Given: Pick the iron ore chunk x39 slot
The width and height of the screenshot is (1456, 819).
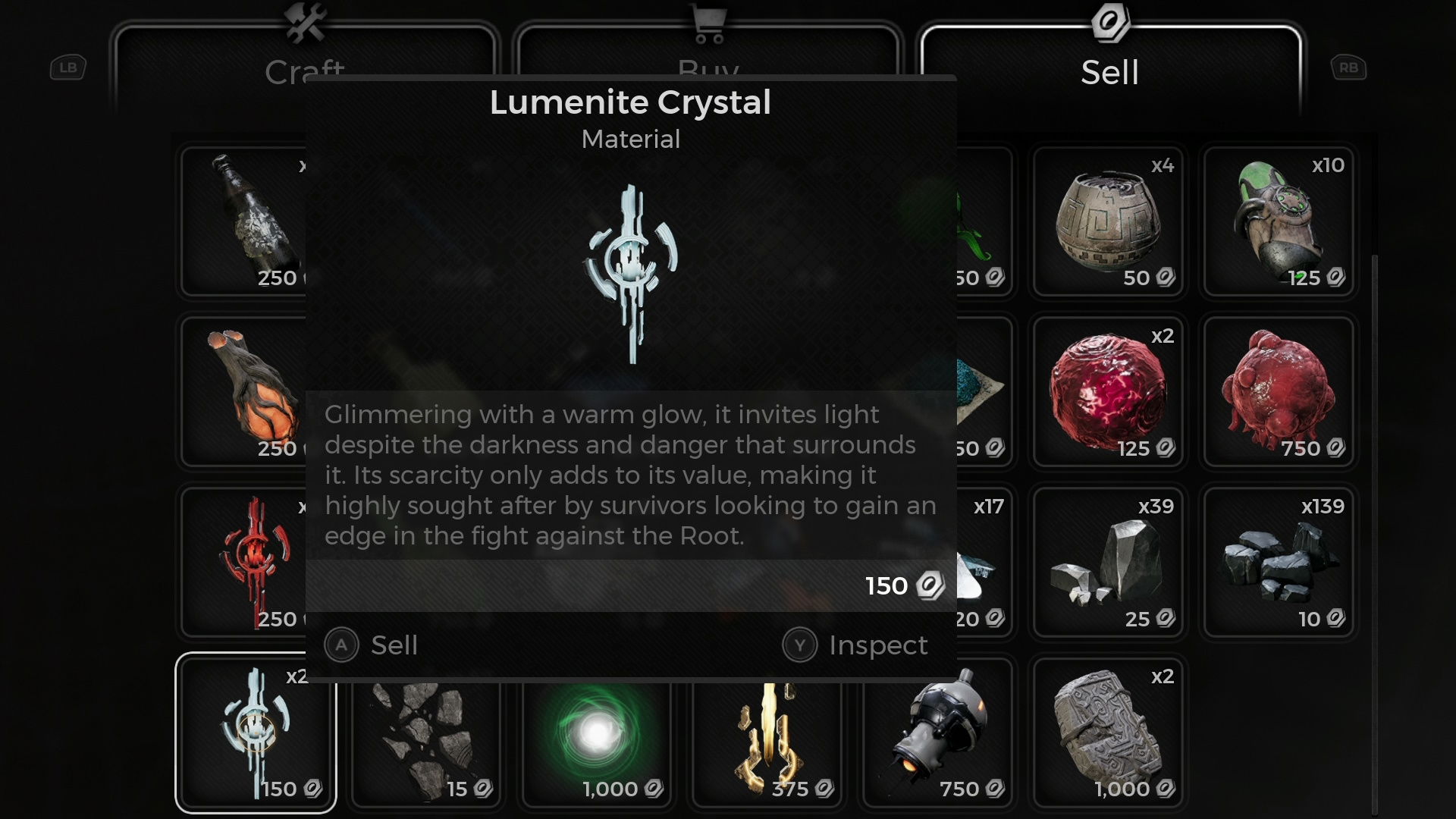Looking at the screenshot, I should click(1108, 562).
